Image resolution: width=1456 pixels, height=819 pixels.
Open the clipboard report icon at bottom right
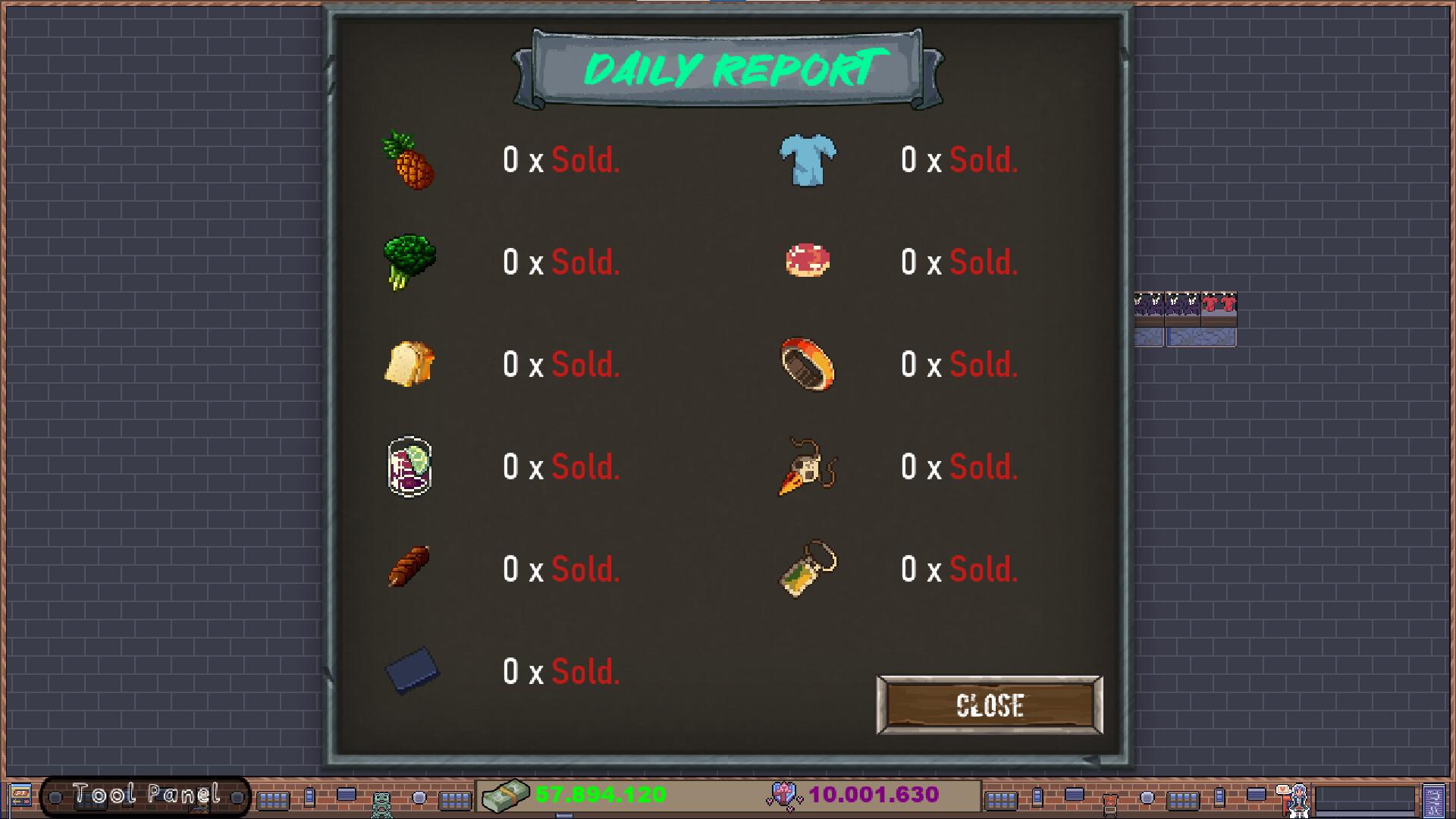[x=1432, y=800]
